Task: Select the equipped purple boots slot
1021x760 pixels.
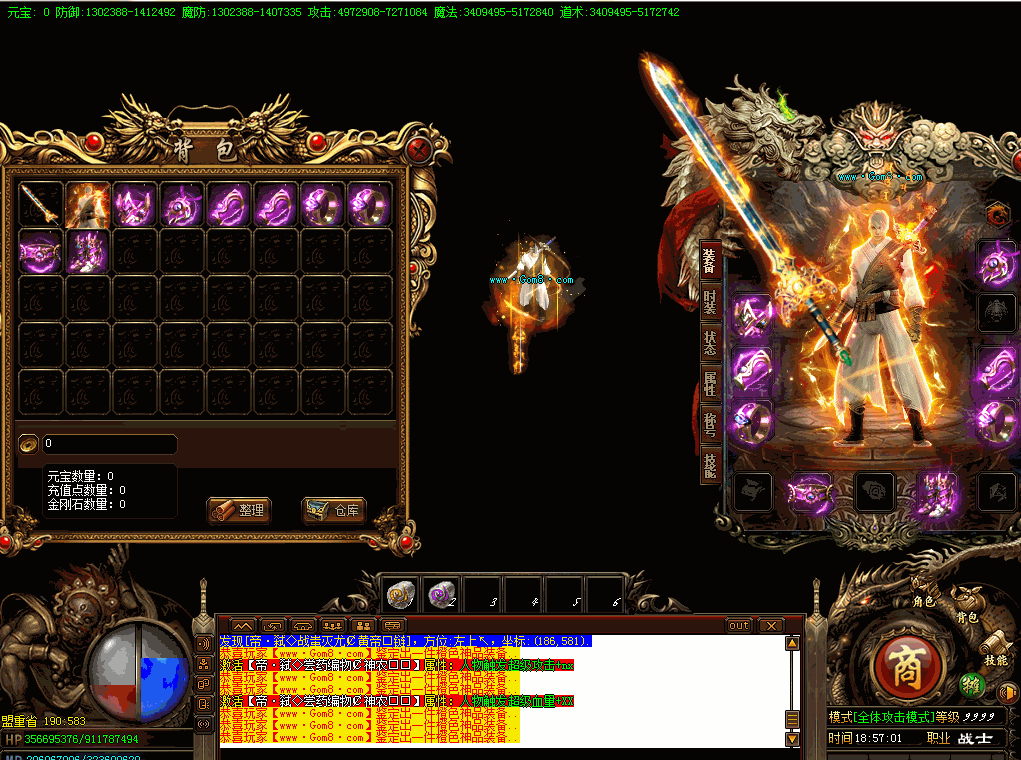Action: pos(937,492)
